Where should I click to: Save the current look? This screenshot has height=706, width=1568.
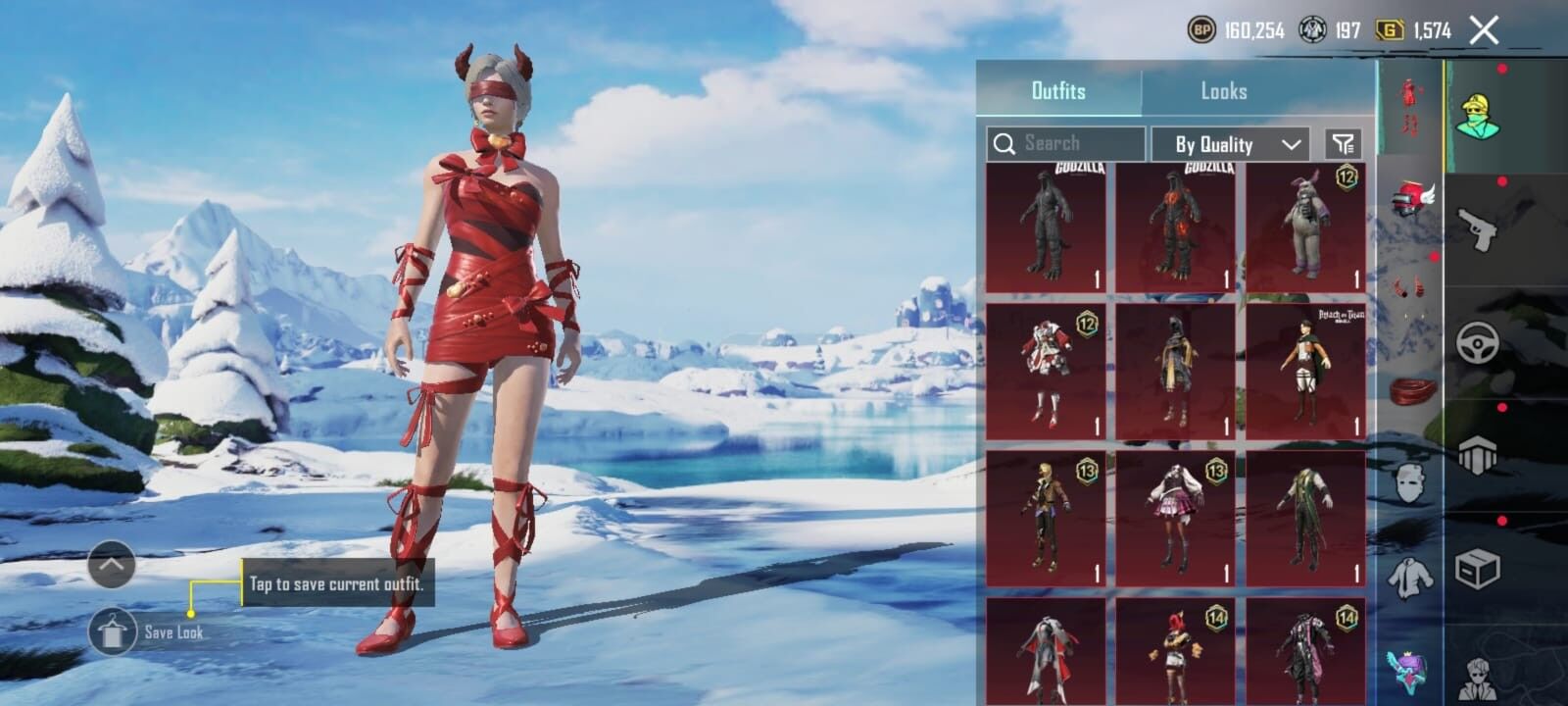[x=113, y=632]
